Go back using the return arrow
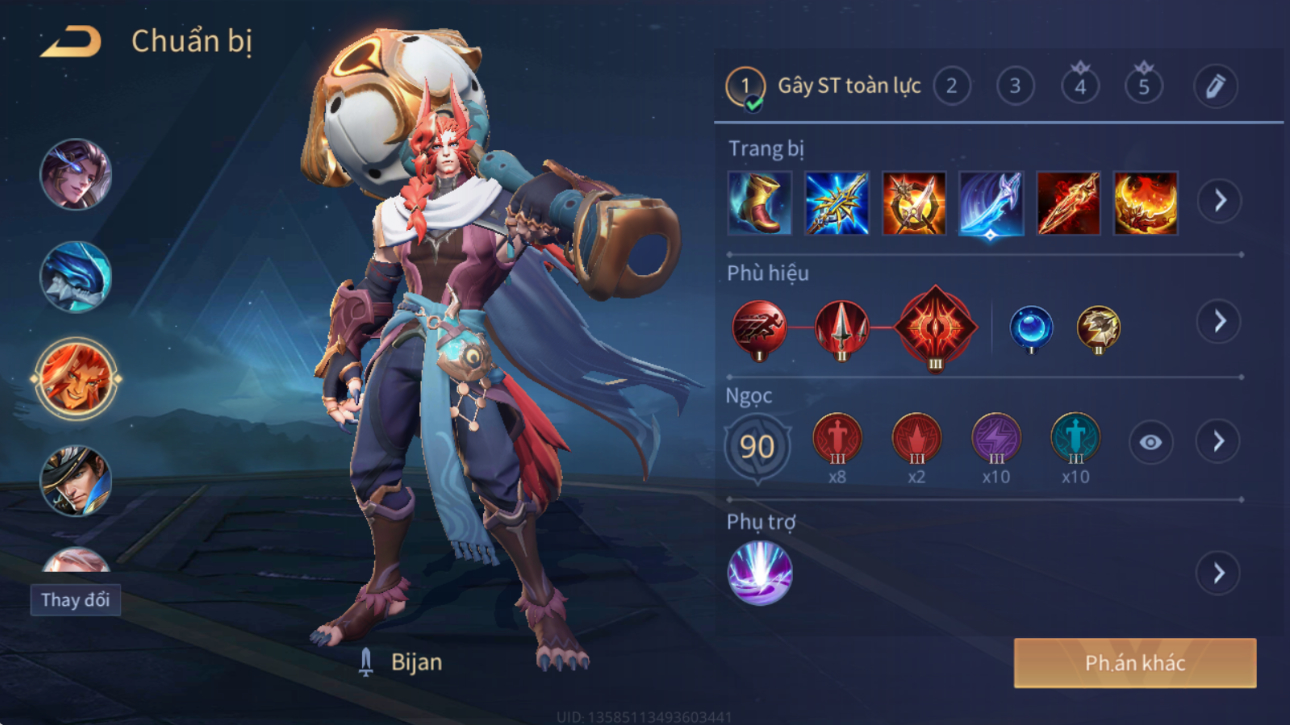 (71, 42)
